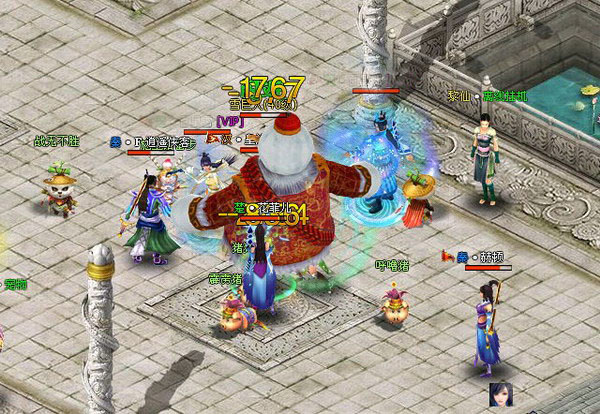The image size is (600, 414).
Task: Click the female character portrait icon
Action: tap(498, 395)
